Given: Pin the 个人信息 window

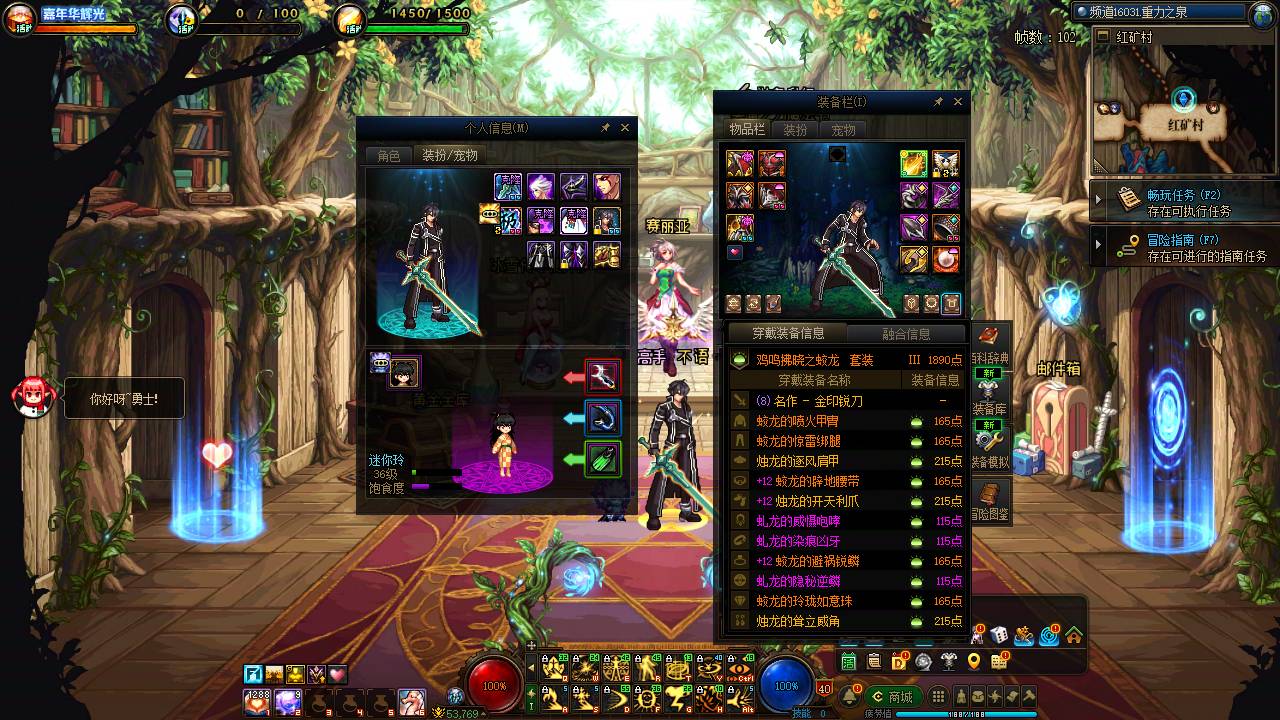Looking at the screenshot, I should pos(605,128).
